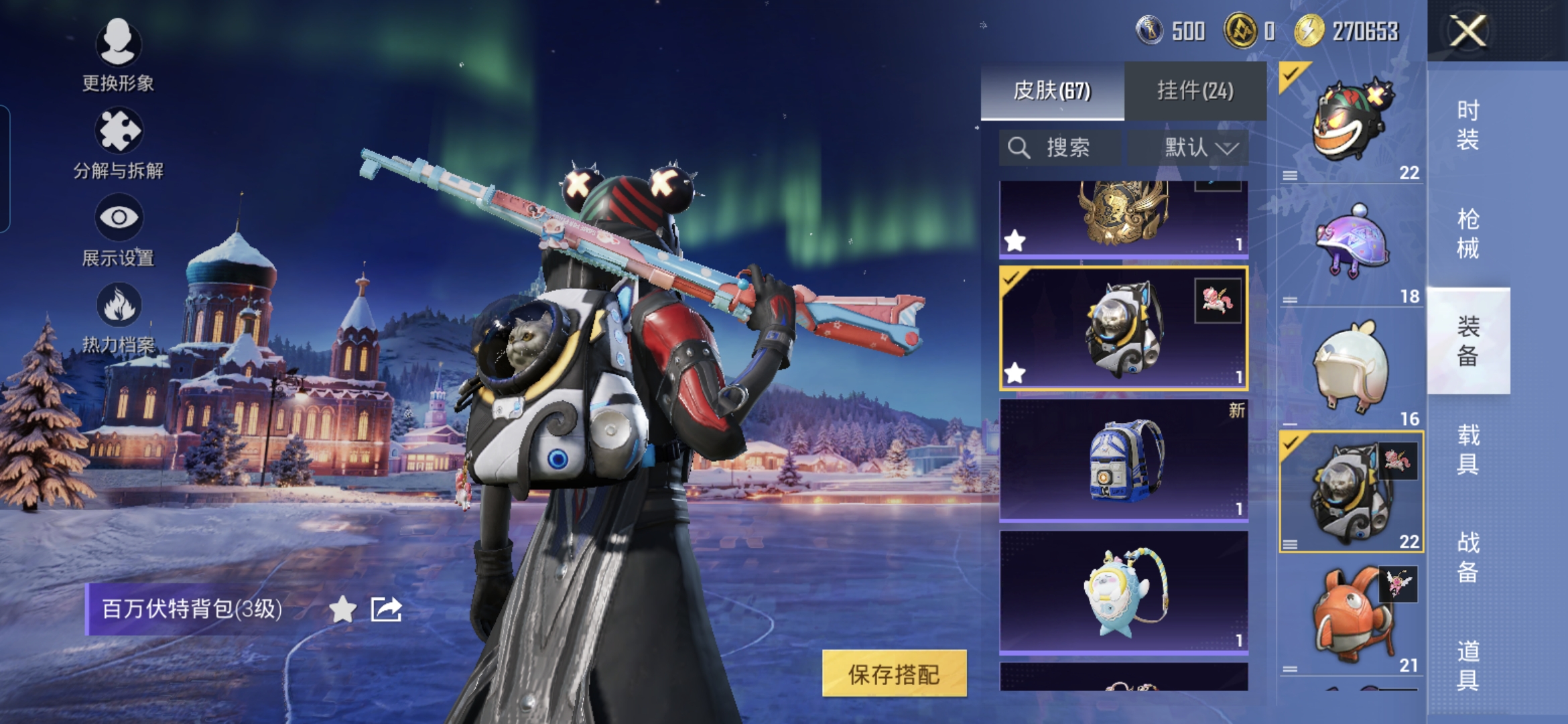
Task: Open 更换形象 character change
Action: click(118, 54)
